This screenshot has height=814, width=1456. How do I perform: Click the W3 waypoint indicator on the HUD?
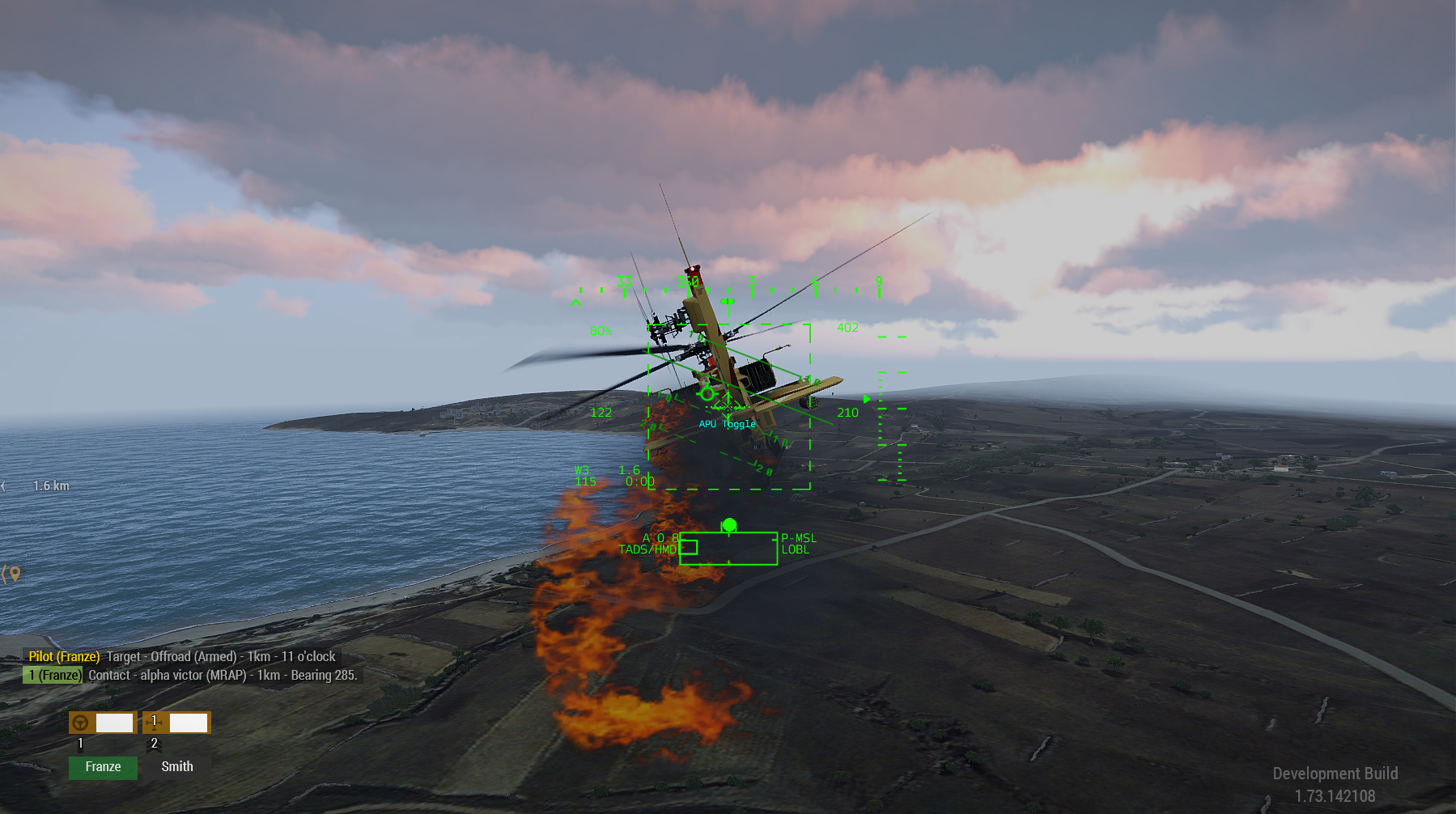581,470
